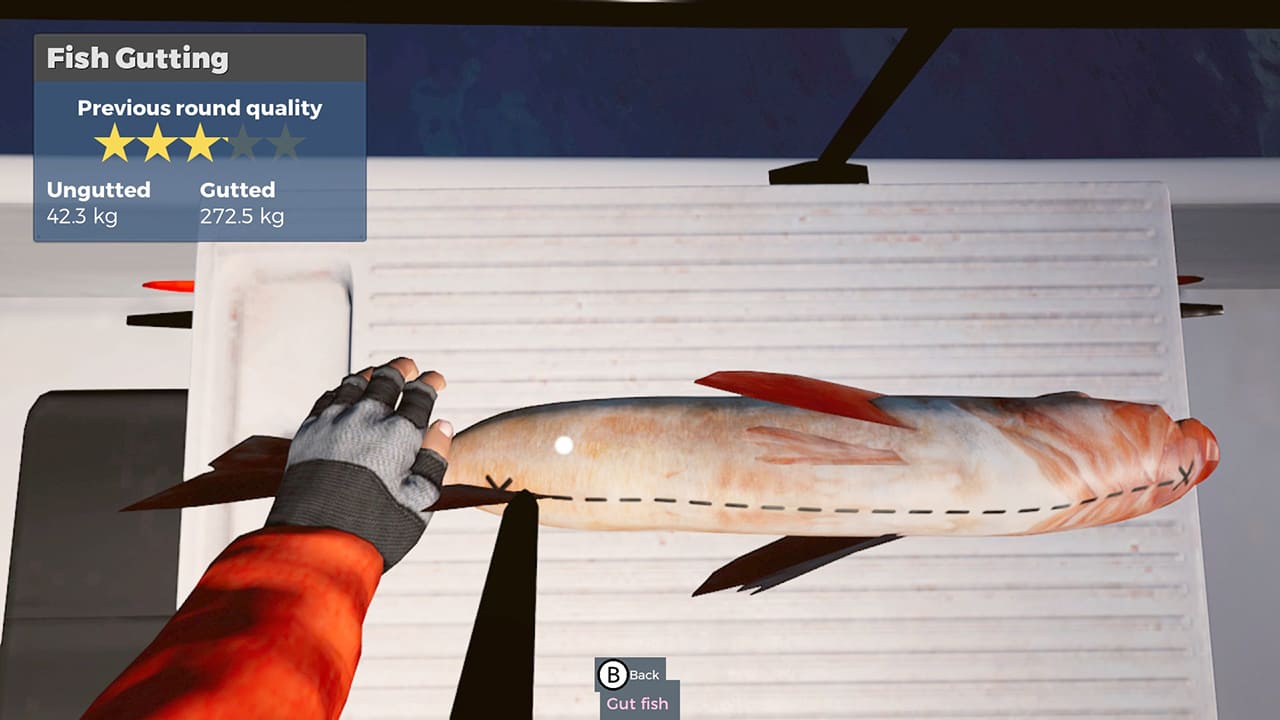Click the B Back button icon

[611, 675]
